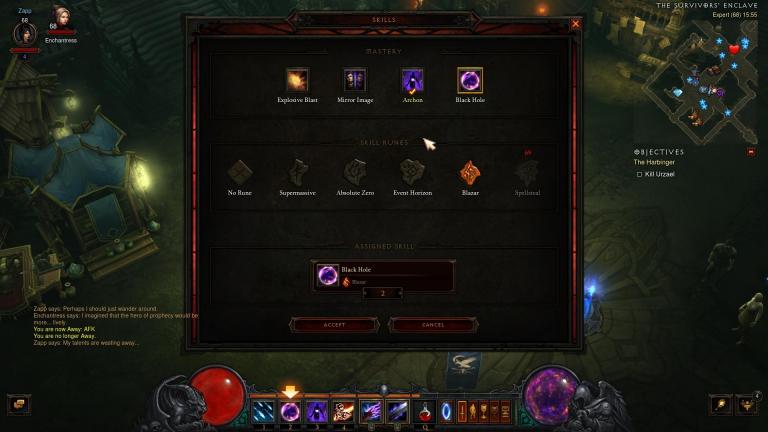Screen dimensions: 768x432
Task: Click the Harbinger quest objective
Action: point(653,162)
